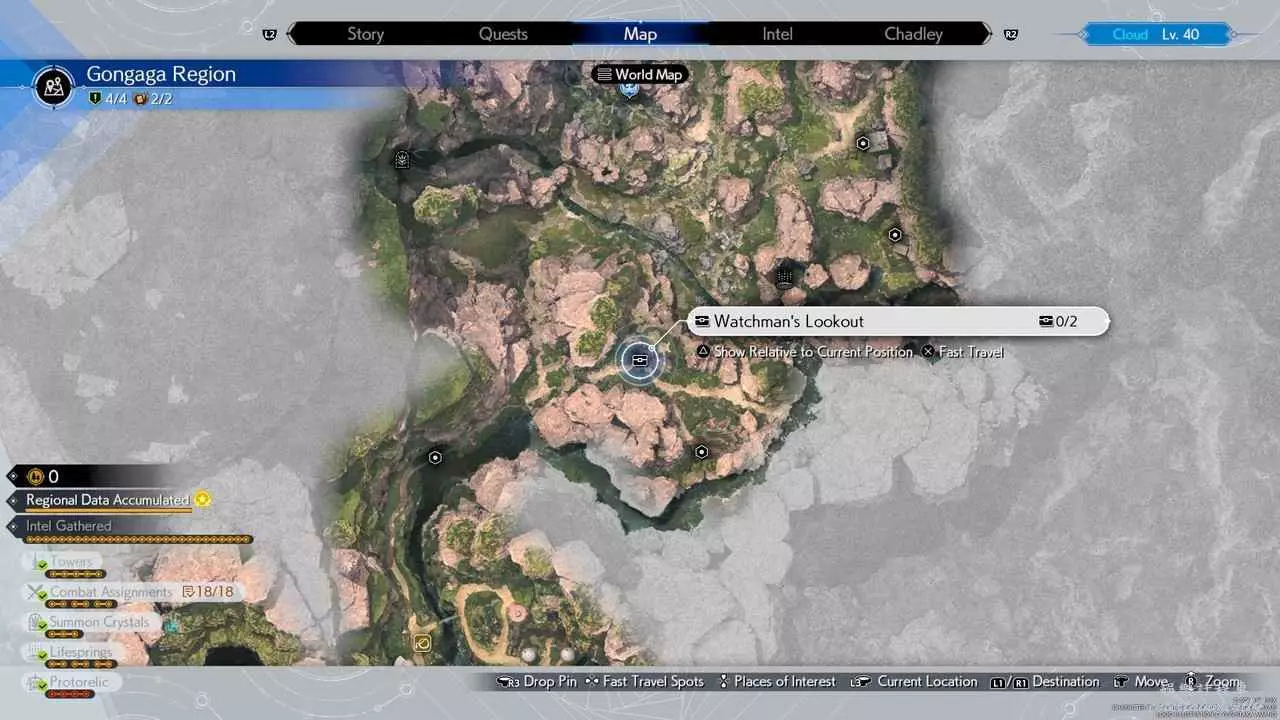Select the Intel Gathered progress row
The image size is (1280, 720).
[69, 526]
